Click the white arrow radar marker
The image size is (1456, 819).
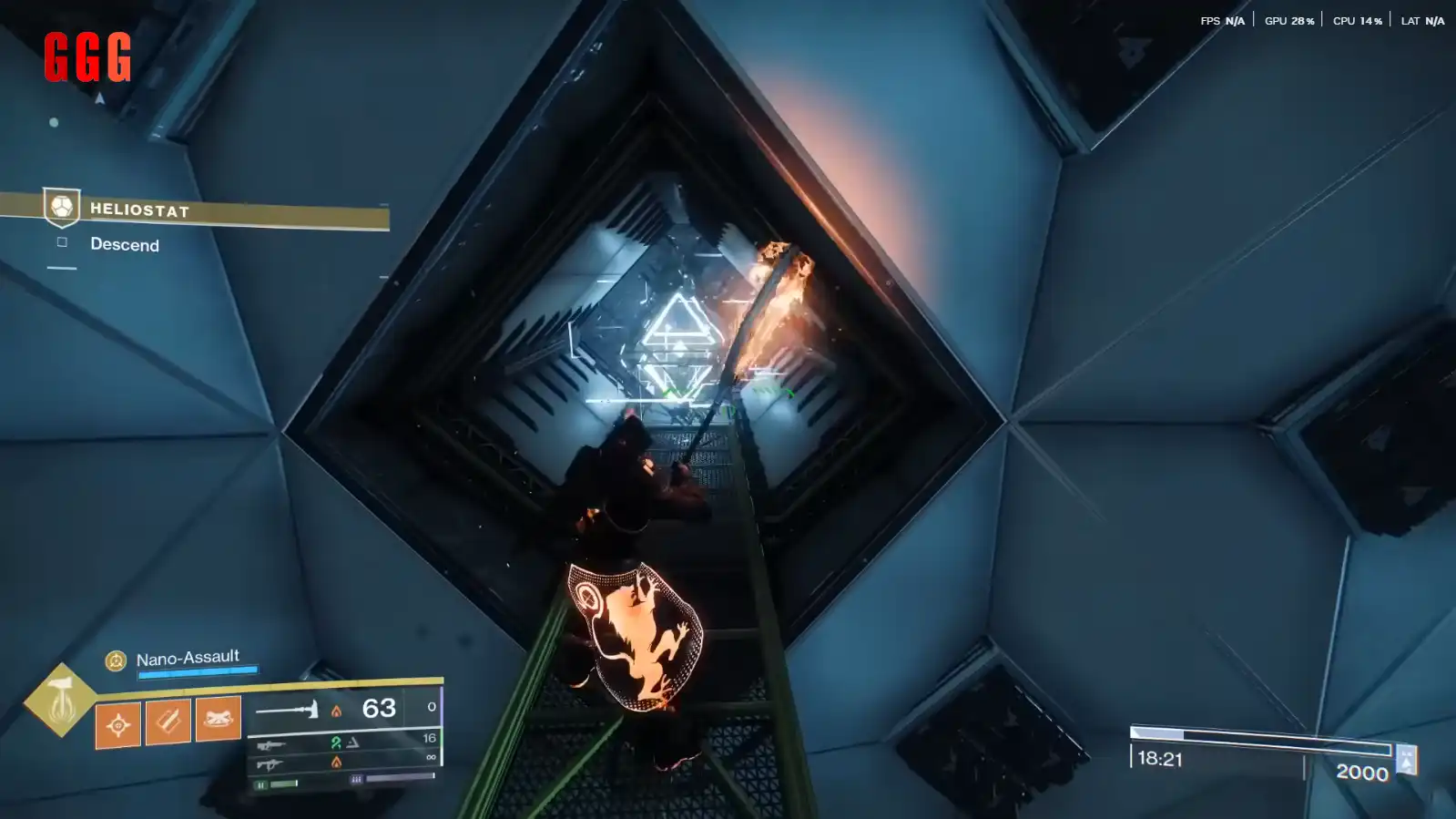coord(100,98)
